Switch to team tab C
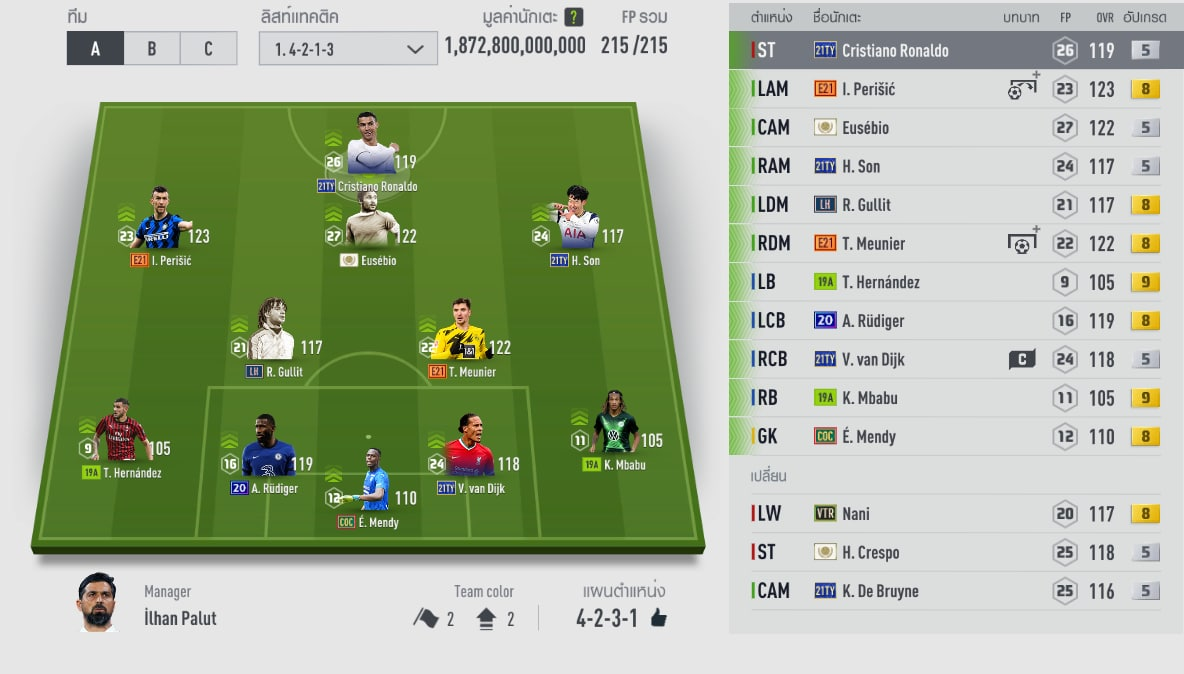 pos(208,48)
